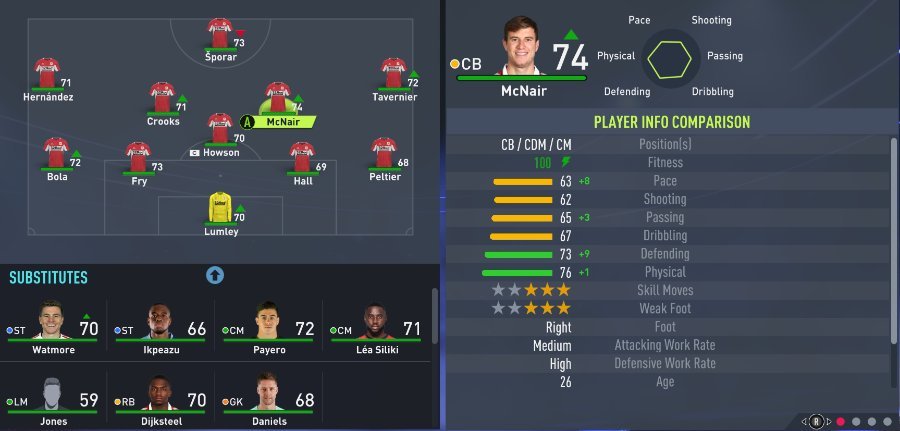
Task: Select left back Bola
Action: point(57,153)
